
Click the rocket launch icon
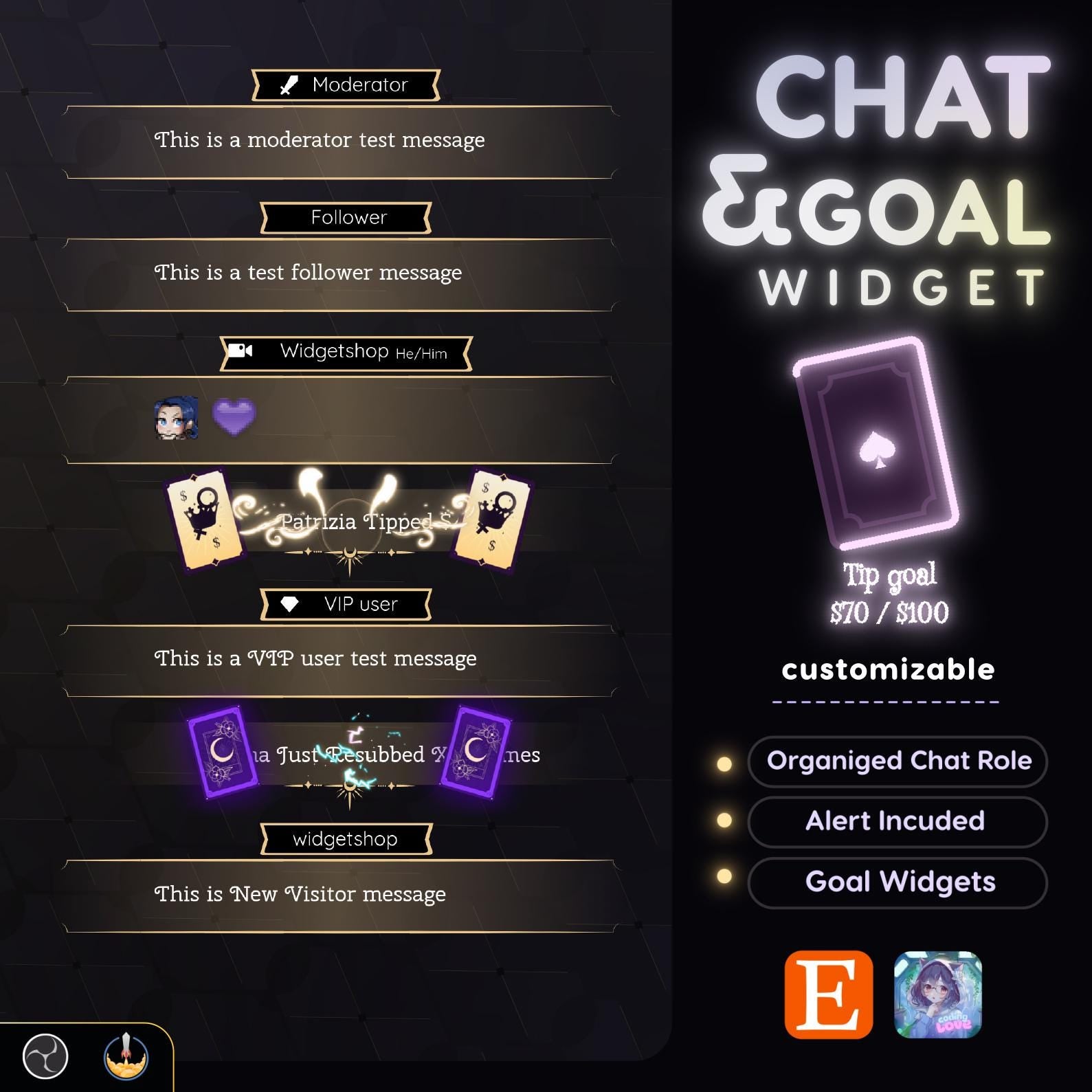coord(126,1057)
